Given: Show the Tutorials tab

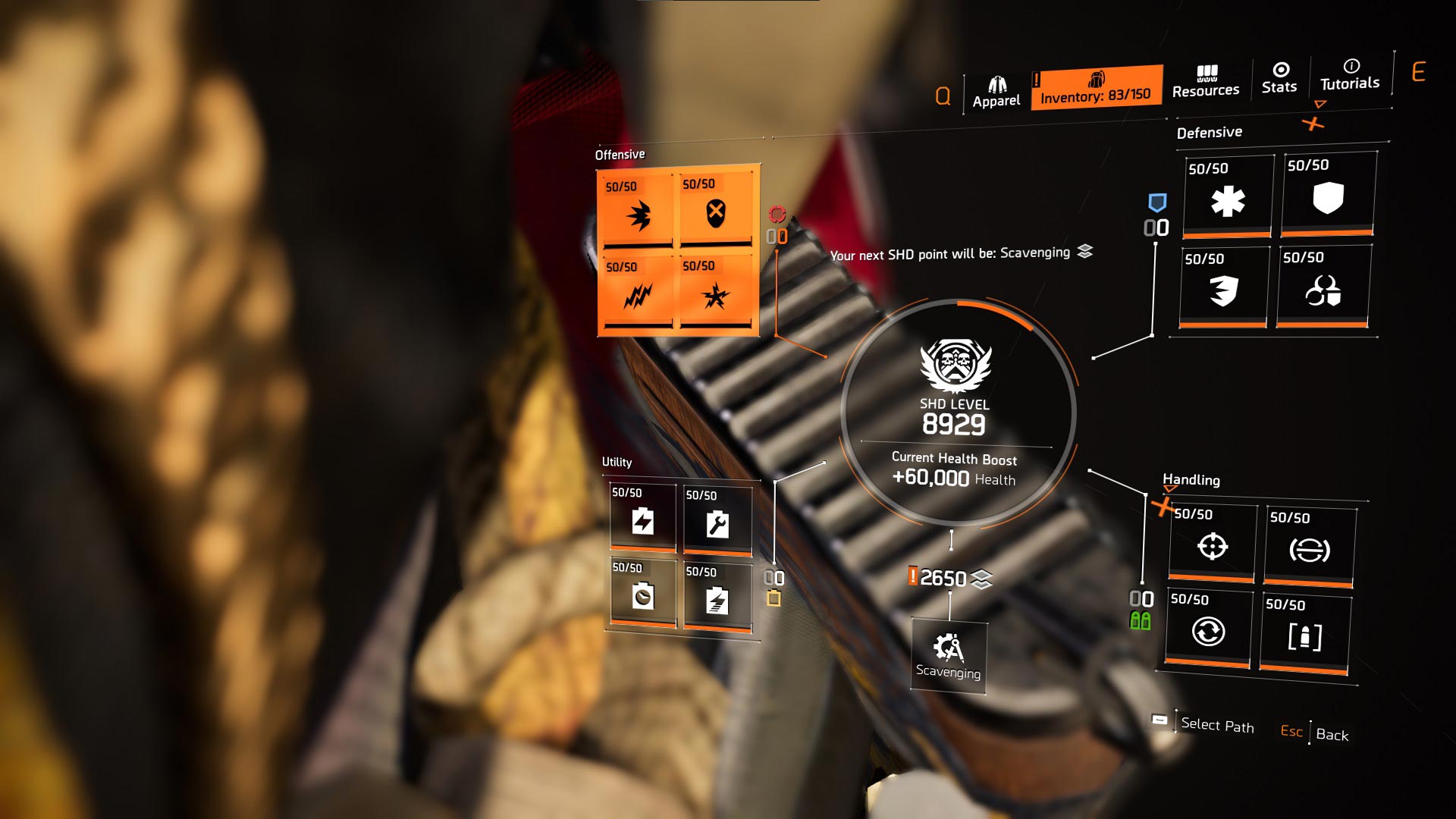Looking at the screenshot, I should (x=1350, y=75).
